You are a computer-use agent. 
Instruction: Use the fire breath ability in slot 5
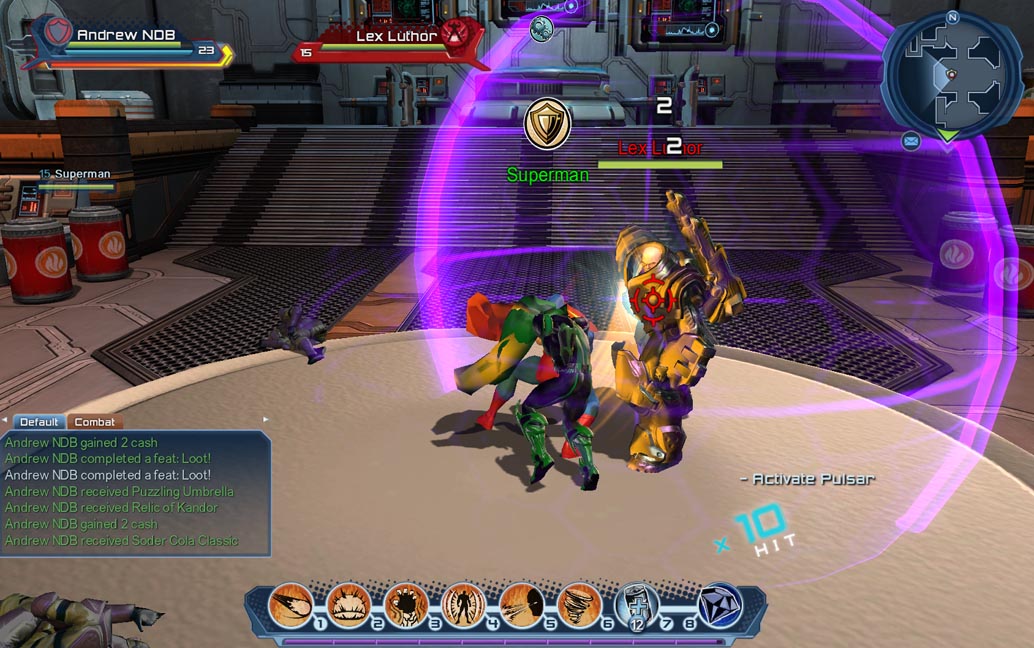click(521, 606)
